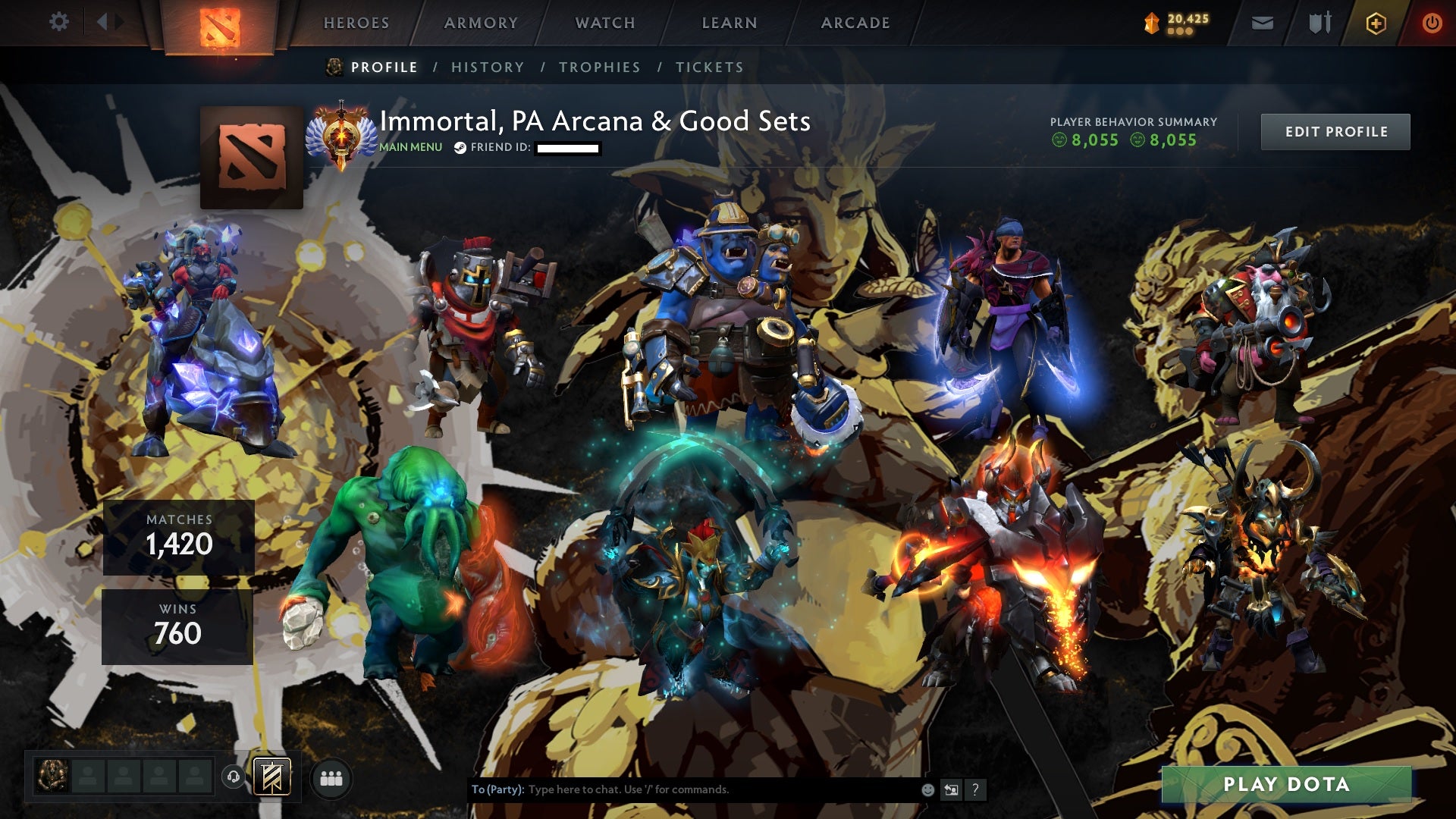Click the gold plus hexagon Dota Plus icon
The height and width of the screenshot is (819, 1456).
point(1376,23)
